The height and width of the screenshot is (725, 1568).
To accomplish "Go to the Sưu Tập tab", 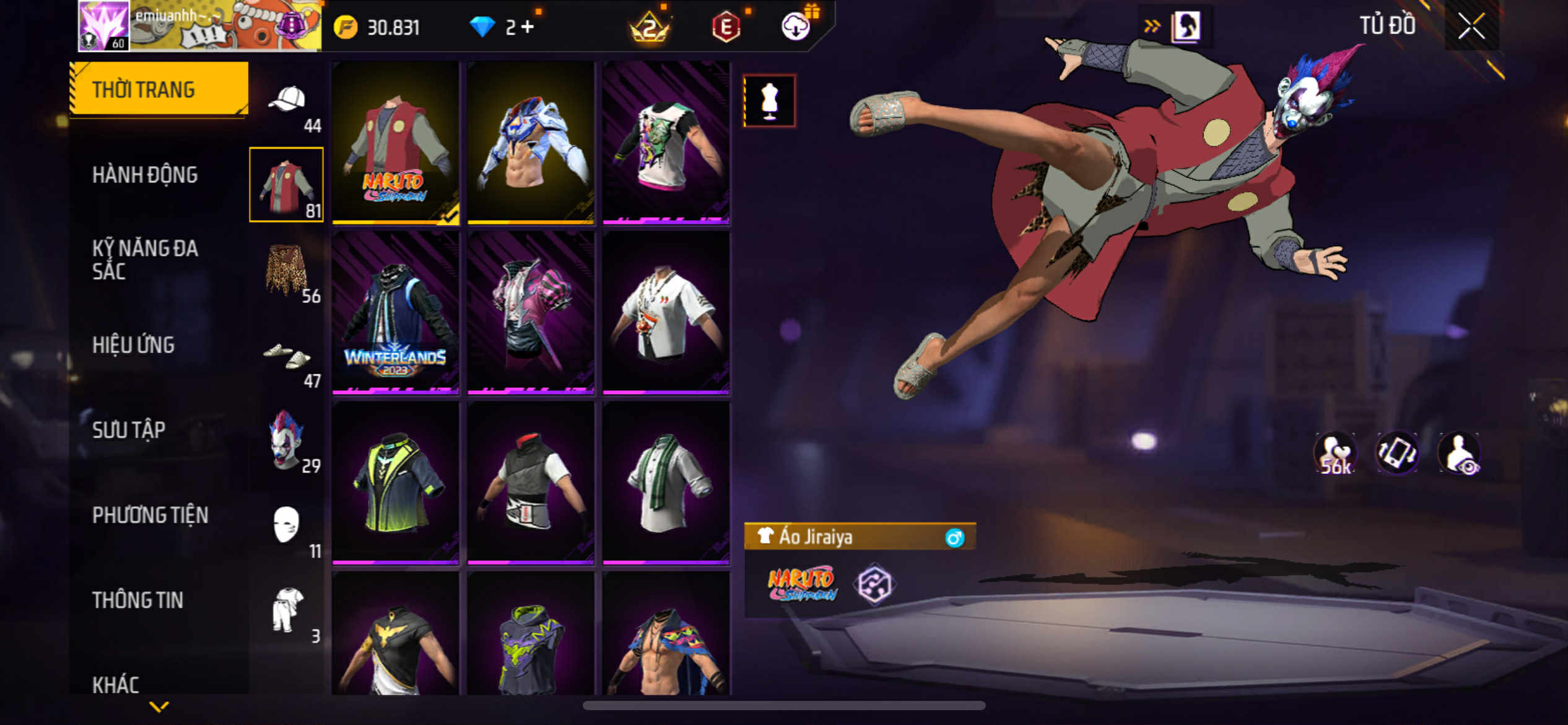I will [x=129, y=430].
